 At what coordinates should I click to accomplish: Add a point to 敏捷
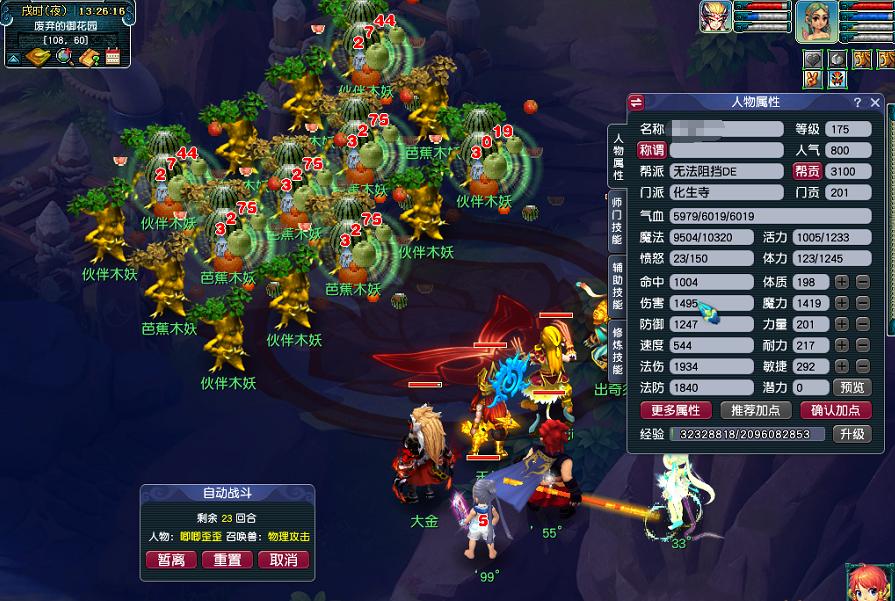842,366
